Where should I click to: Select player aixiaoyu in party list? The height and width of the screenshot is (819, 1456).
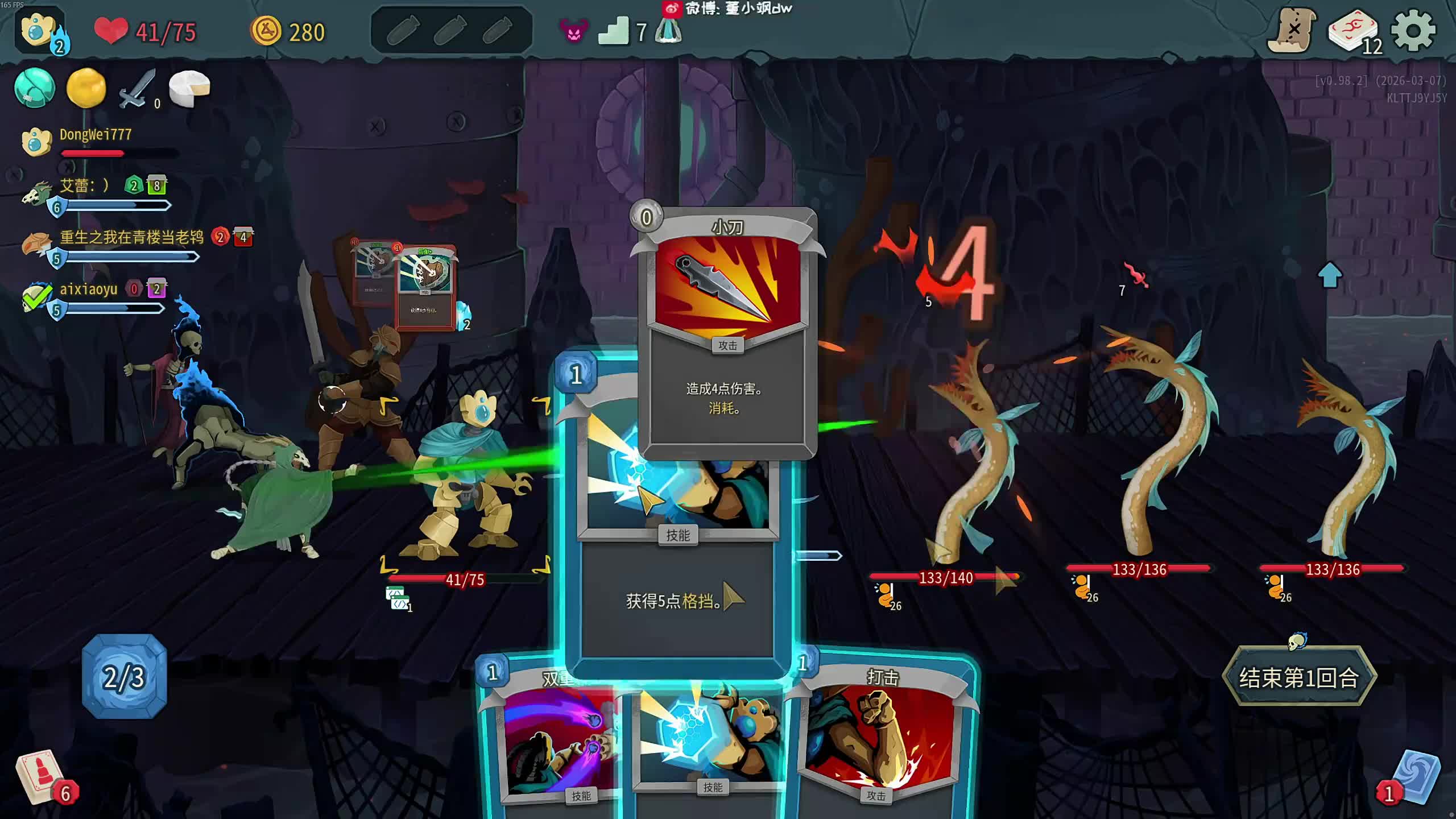pyautogui.click(x=88, y=289)
